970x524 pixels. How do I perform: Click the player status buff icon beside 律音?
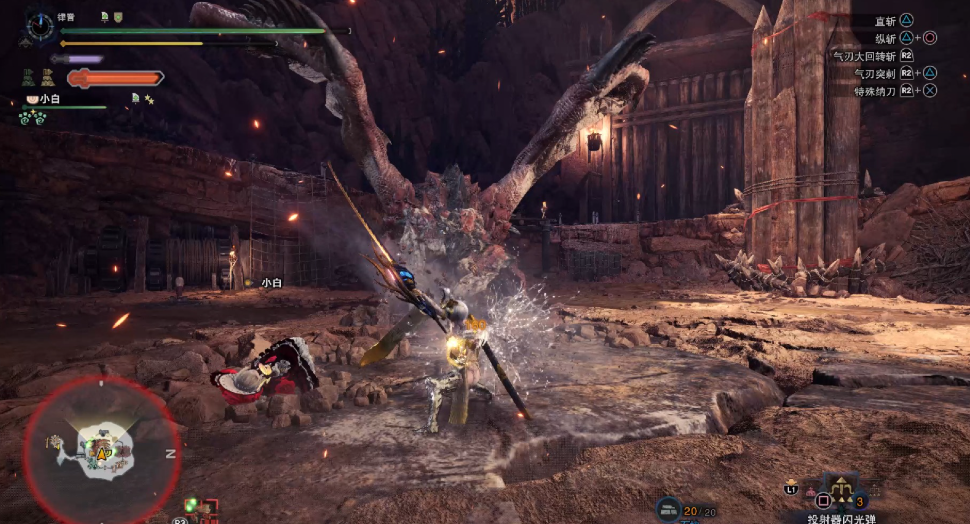(105, 17)
